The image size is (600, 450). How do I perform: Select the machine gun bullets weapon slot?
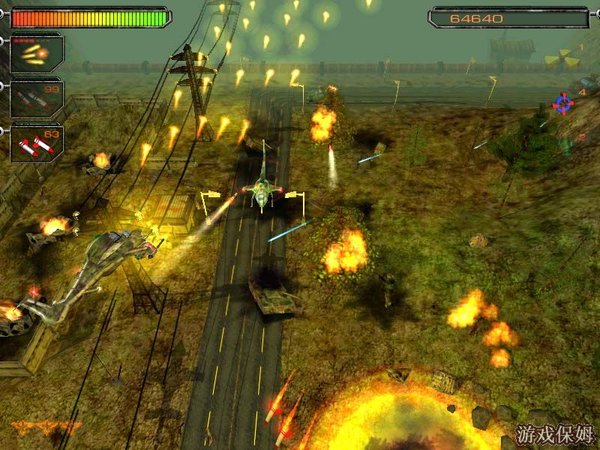pyautogui.click(x=36, y=52)
